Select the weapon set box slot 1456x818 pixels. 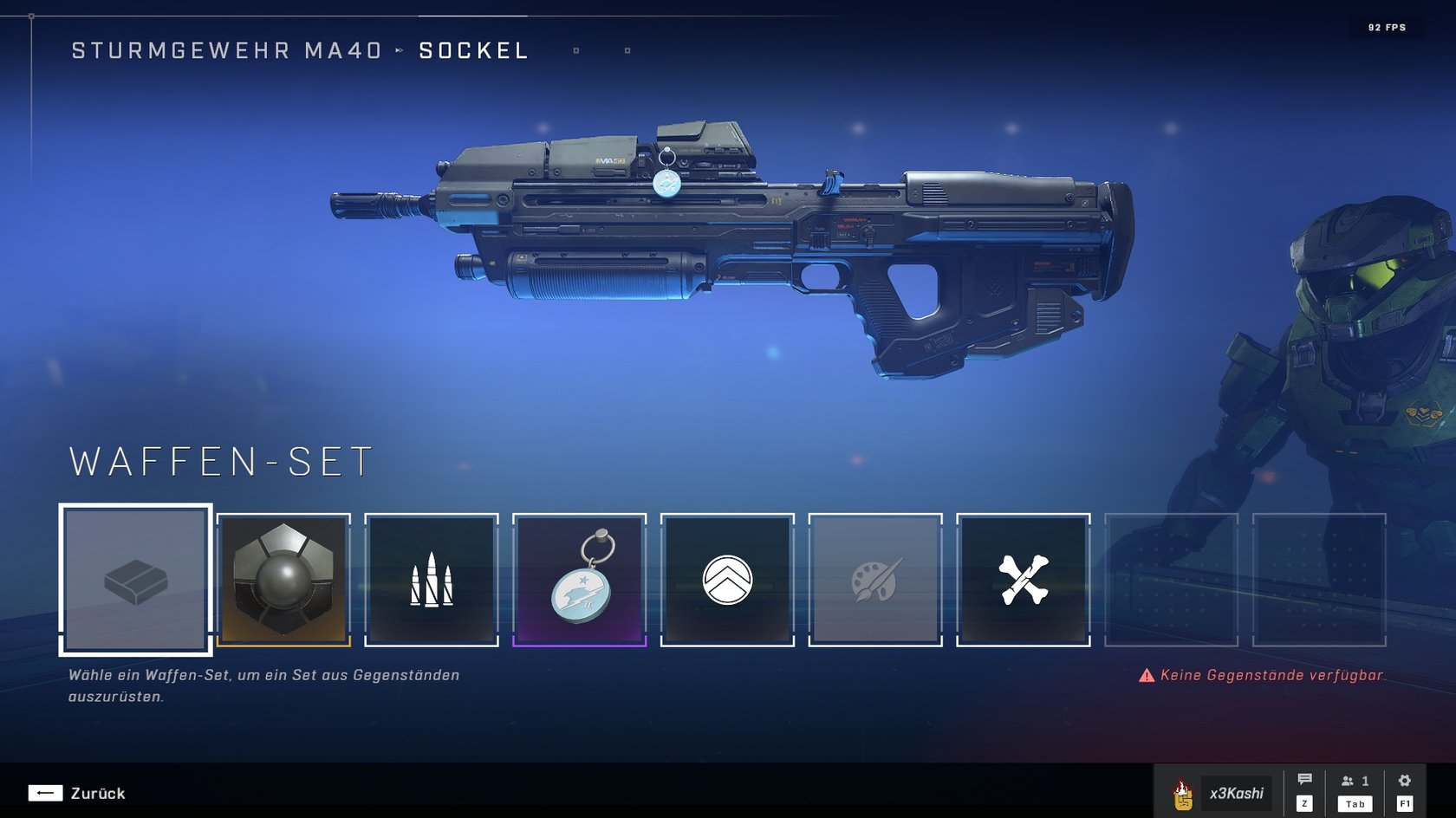click(136, 579)
